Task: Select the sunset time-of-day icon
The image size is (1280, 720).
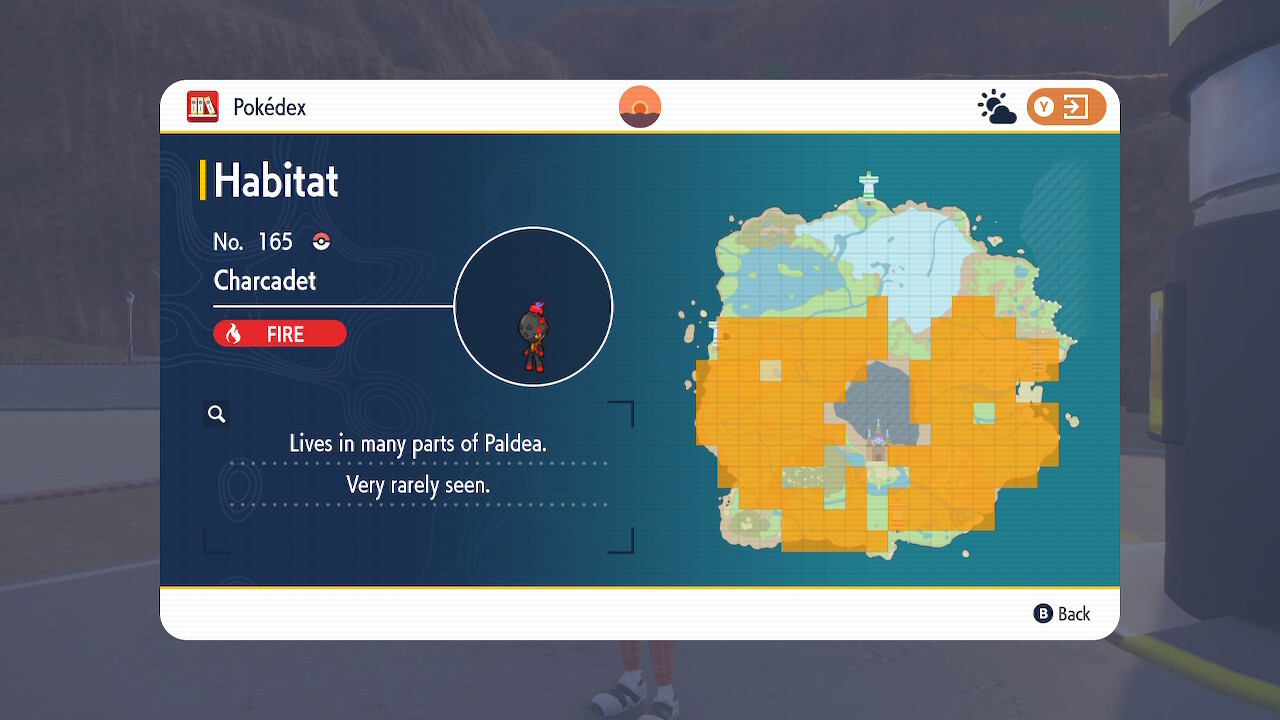Action: tap(640, 107)
